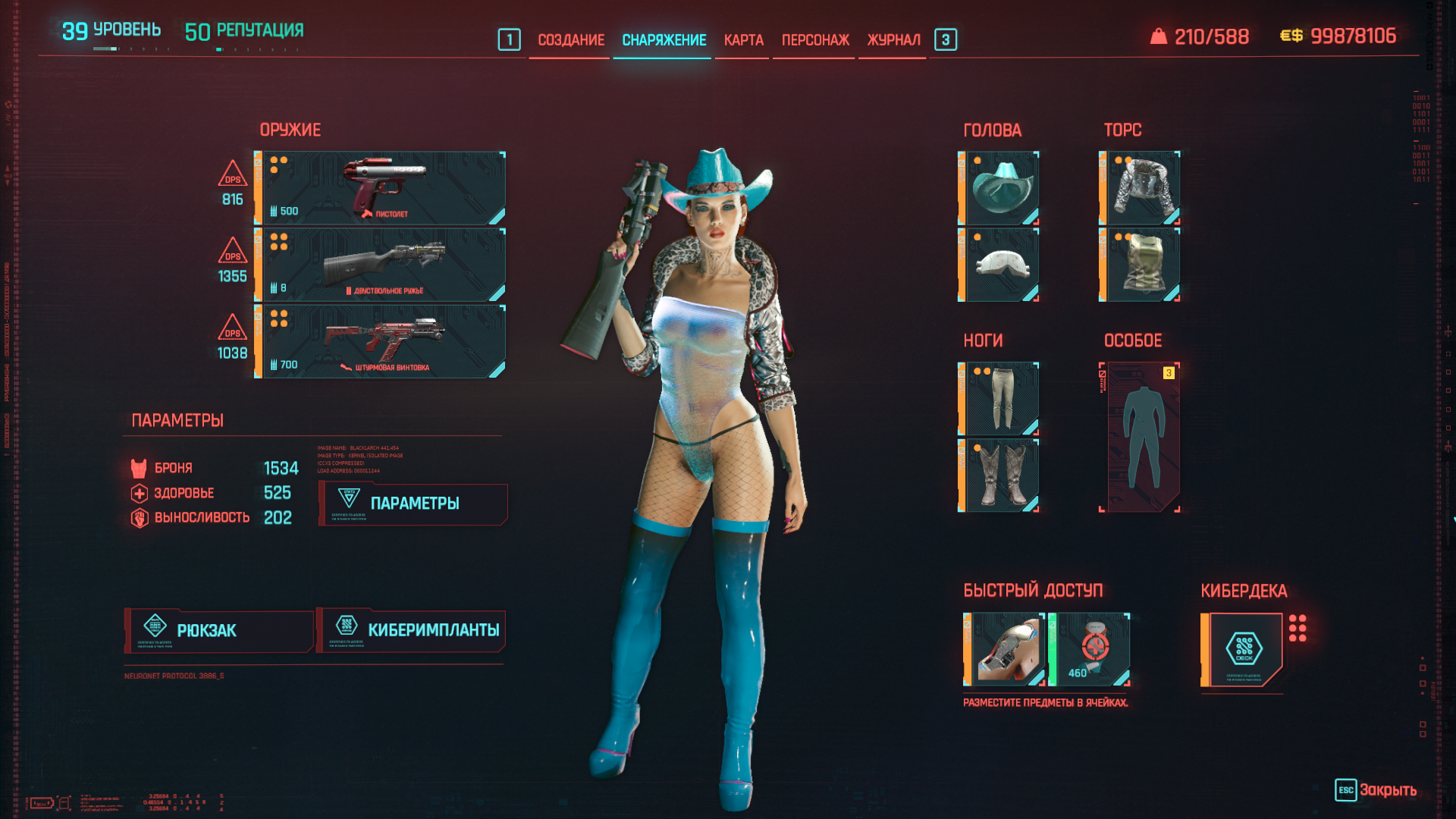Open the Рюкзак backpack
The width and height of the screenshot is (1456, 819).
[219, 631]
